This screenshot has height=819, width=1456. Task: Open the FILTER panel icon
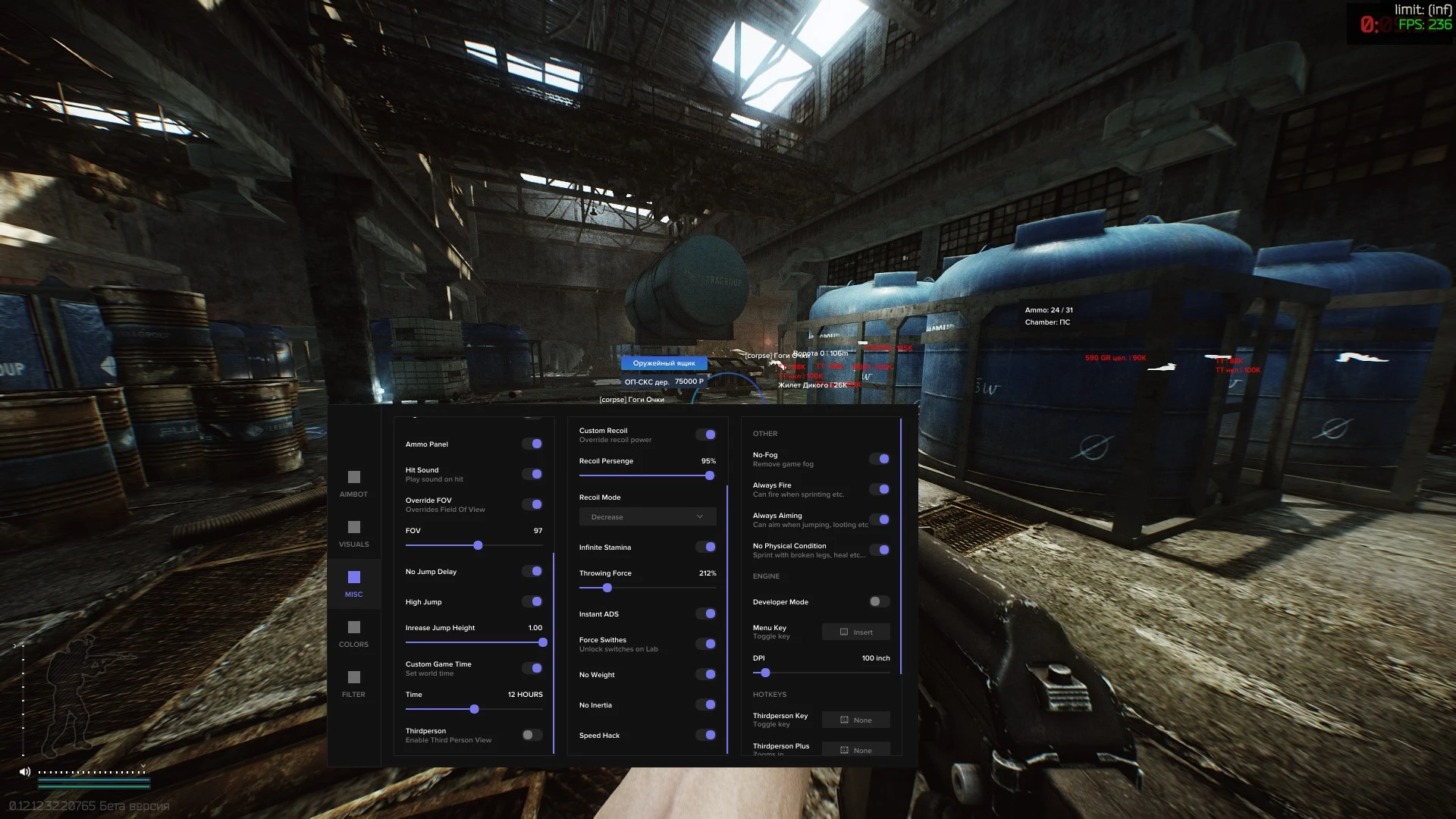(353, 677)
